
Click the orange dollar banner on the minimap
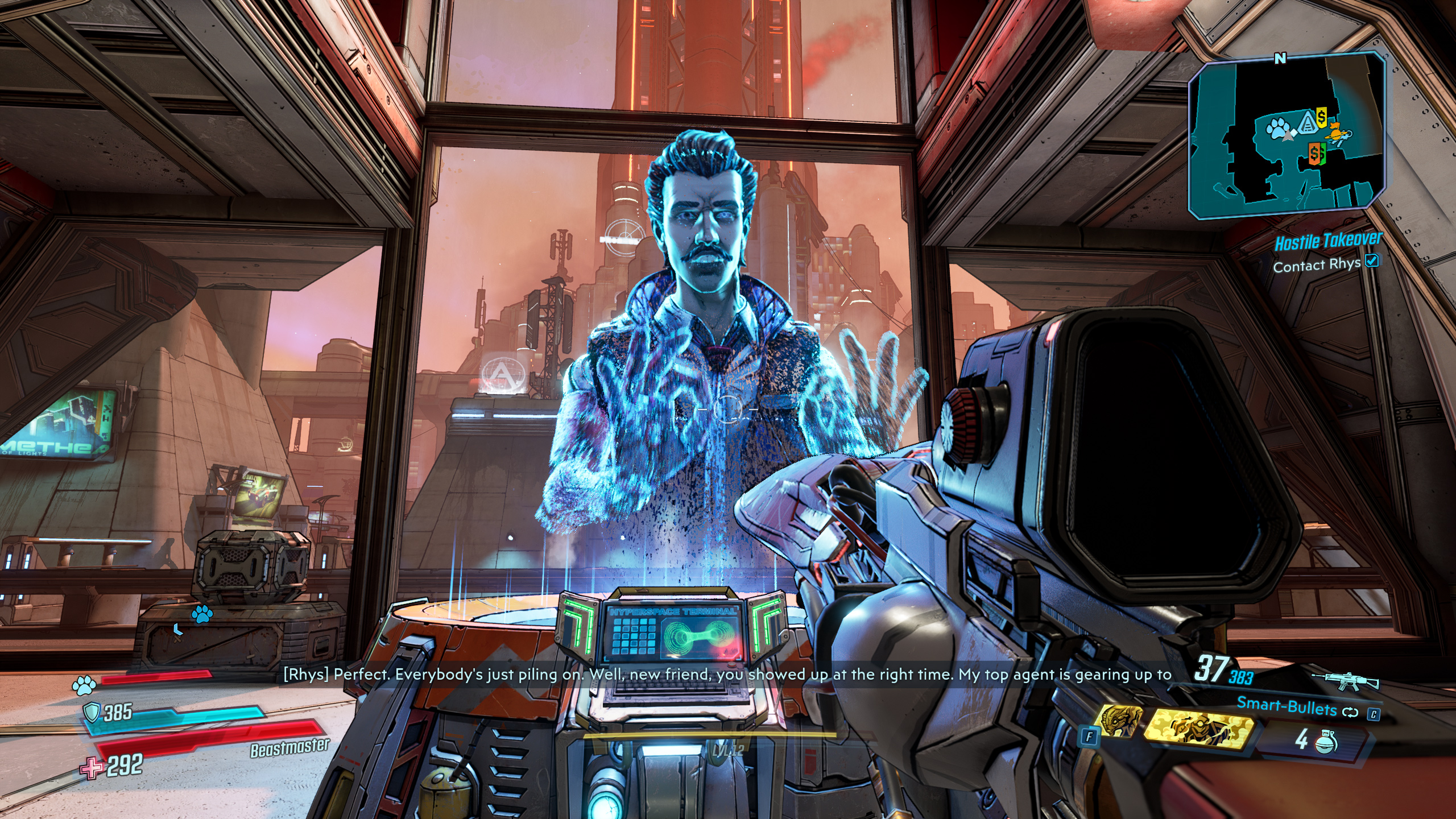click(1314, 153)
